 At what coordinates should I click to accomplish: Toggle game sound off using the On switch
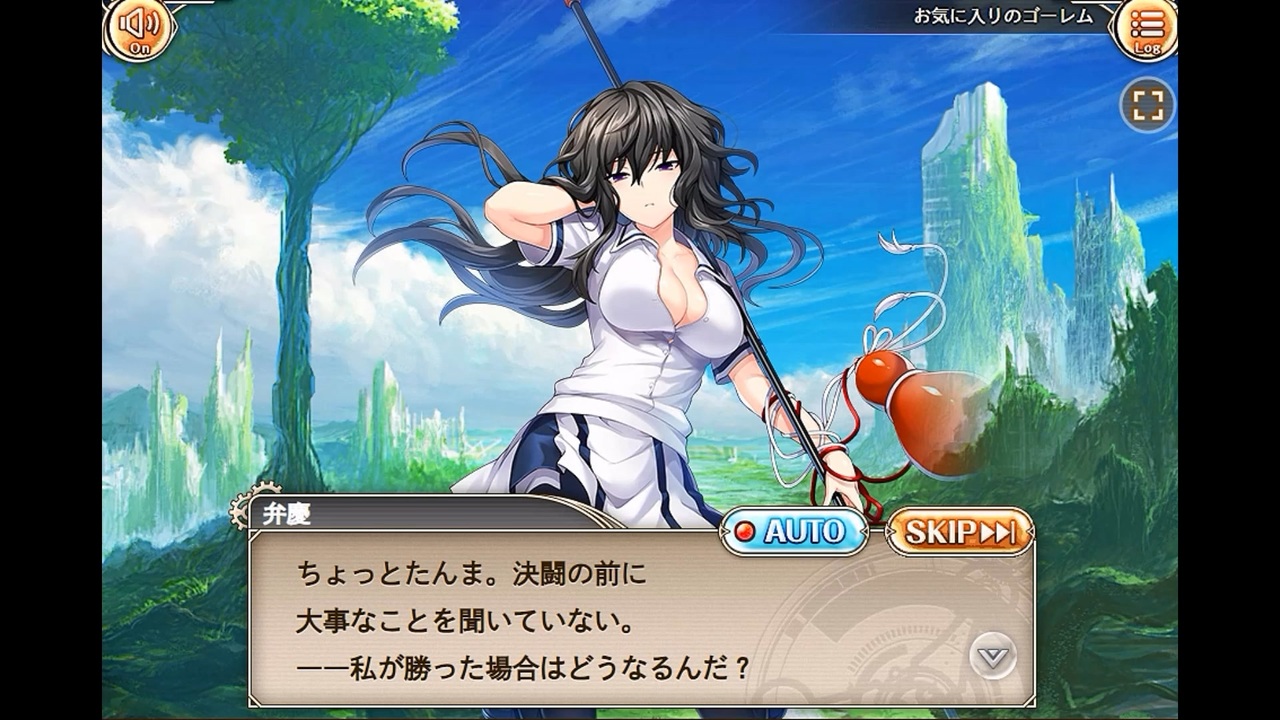click(x=138, y=32)
